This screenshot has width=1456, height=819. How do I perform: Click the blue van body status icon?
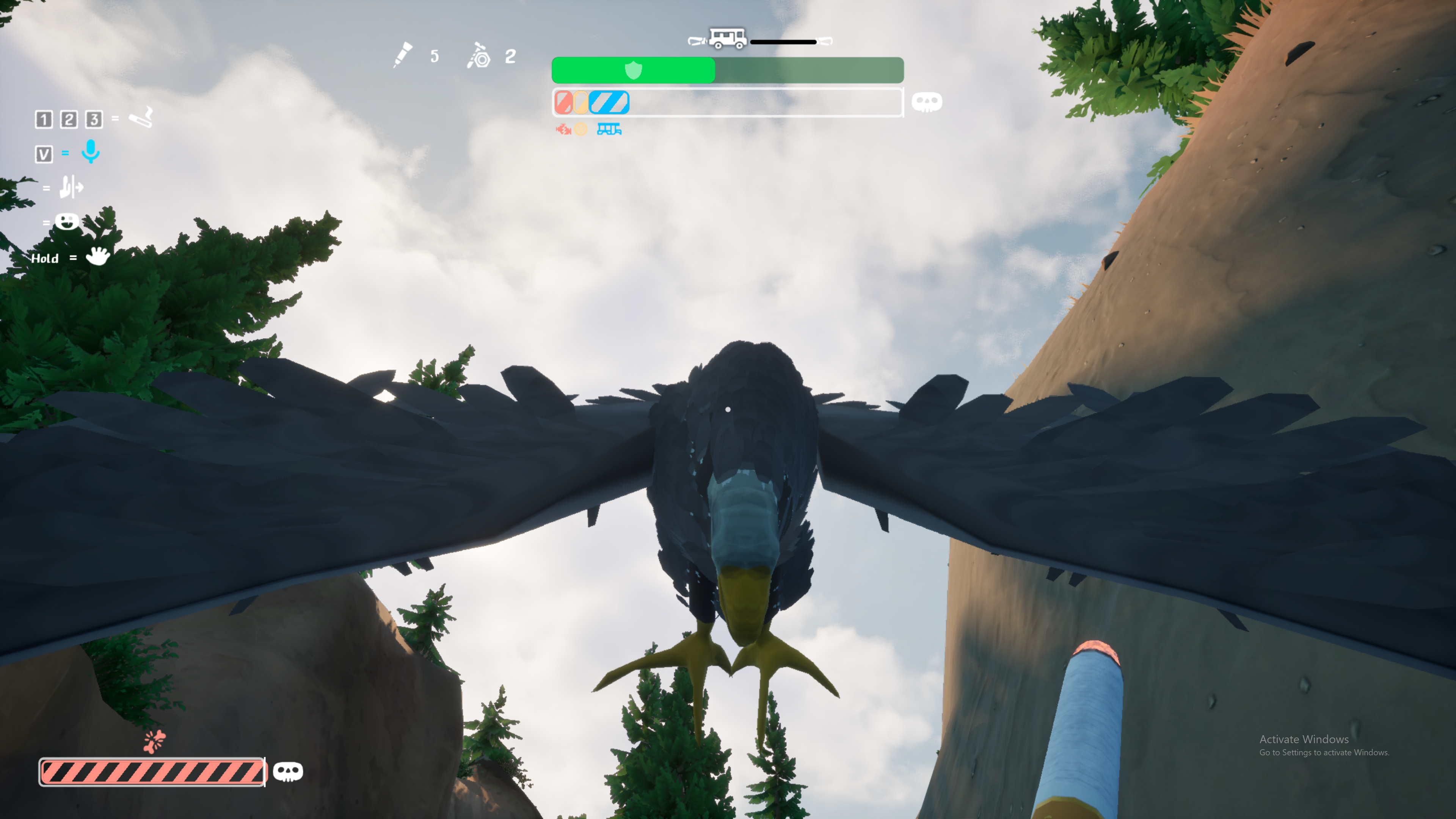coord(609,129)
